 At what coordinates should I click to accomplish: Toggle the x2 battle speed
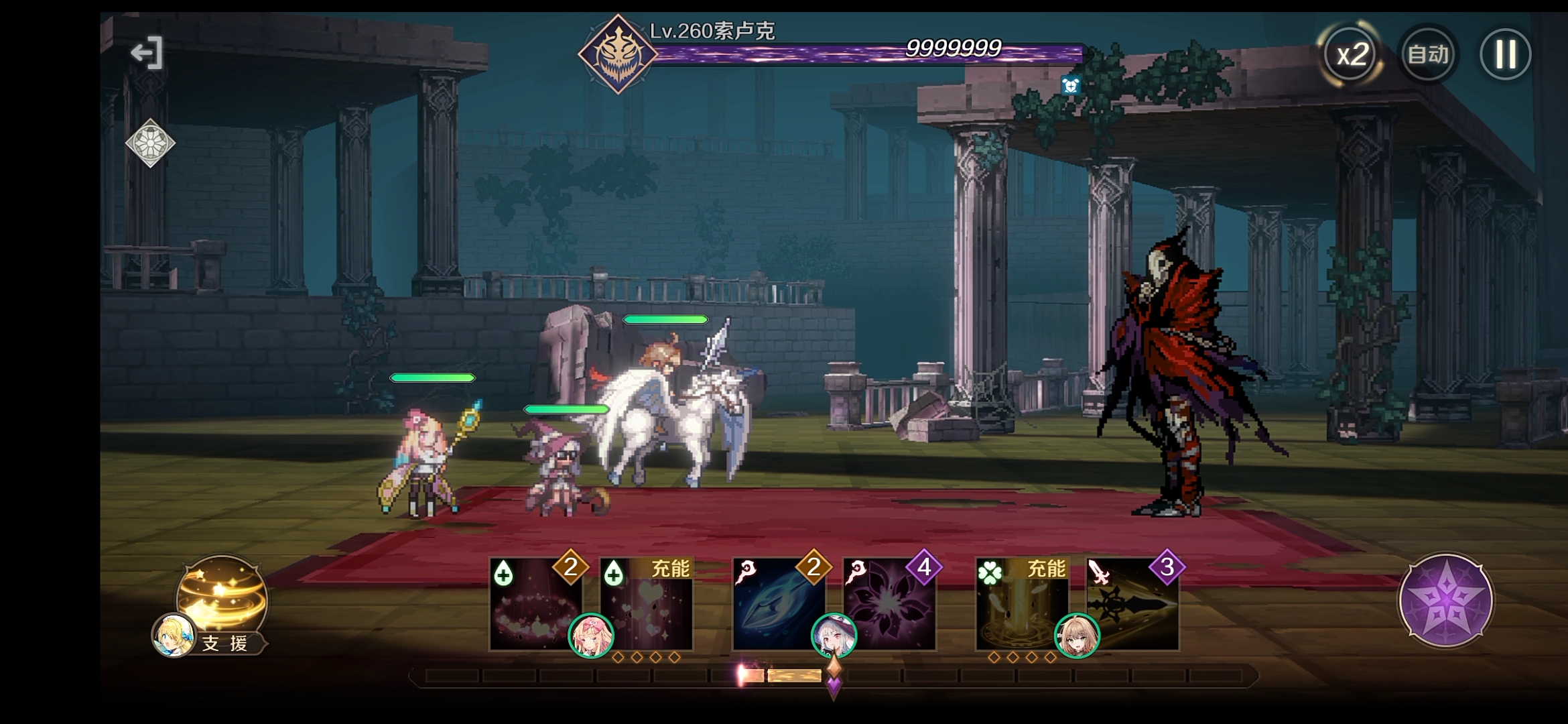pyautogui.click(x=1351, y=54)
